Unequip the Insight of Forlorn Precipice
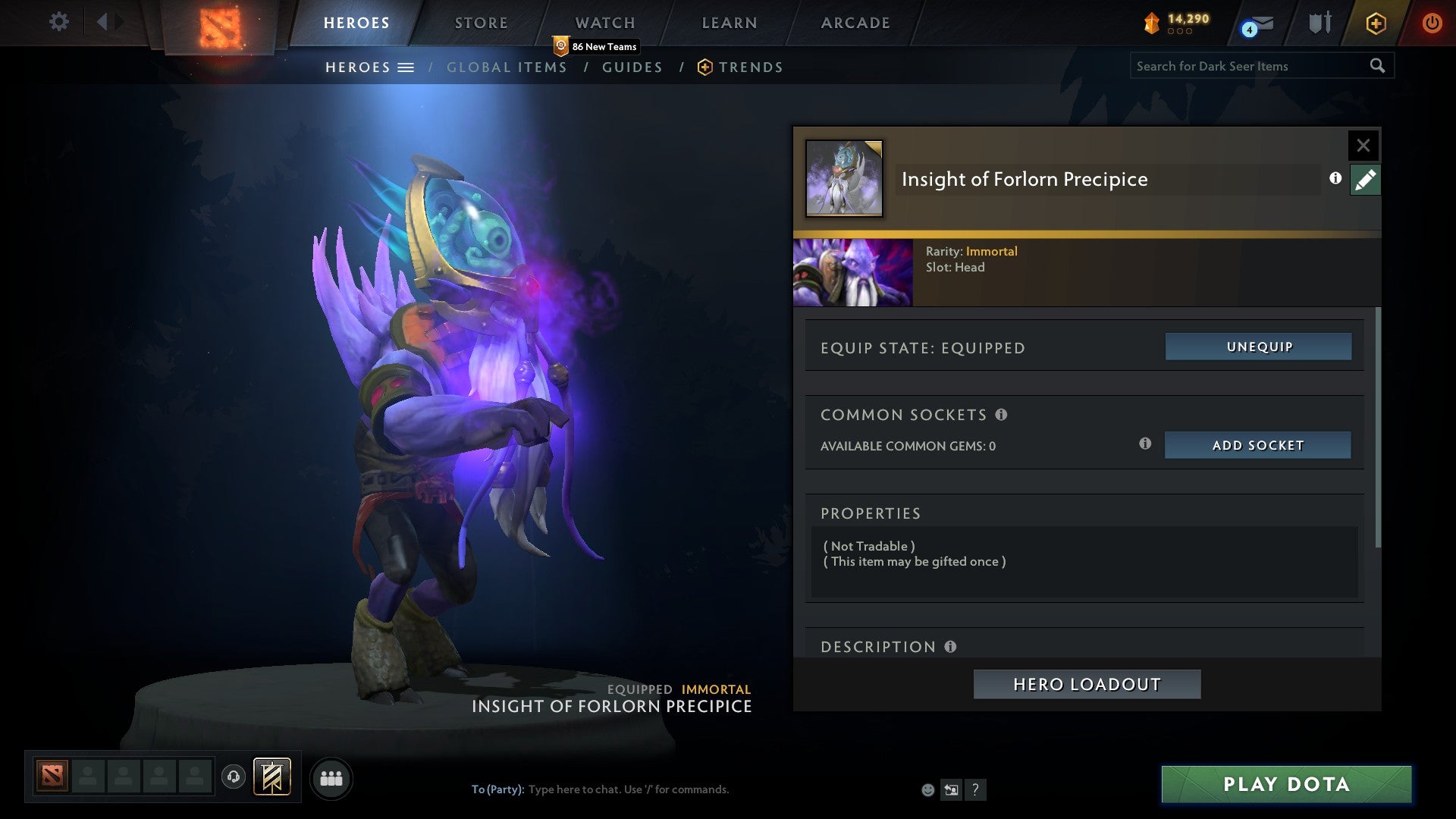Viewport: 1456px width, 819px height. 1258,347
